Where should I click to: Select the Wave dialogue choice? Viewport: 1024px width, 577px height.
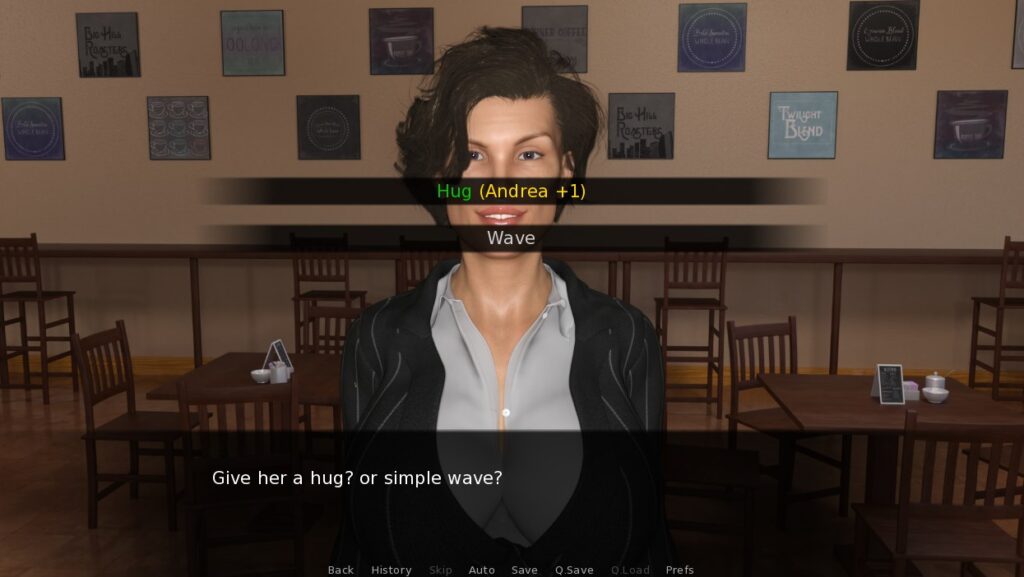click(x=511, y=238)
